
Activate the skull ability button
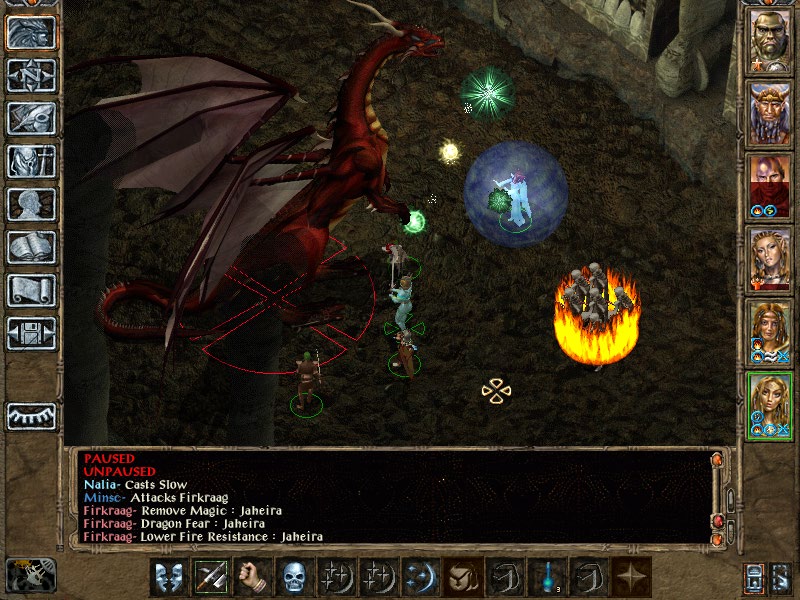pyautogui.click(x=295, y=577)
